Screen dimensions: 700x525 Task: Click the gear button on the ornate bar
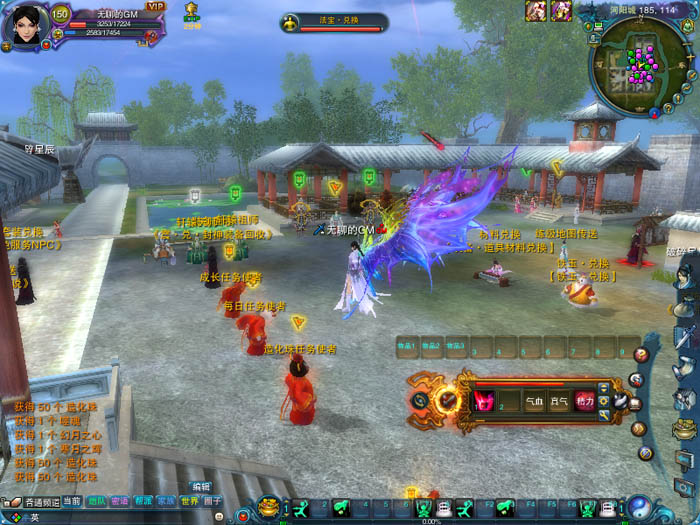[x=605, y=402]
